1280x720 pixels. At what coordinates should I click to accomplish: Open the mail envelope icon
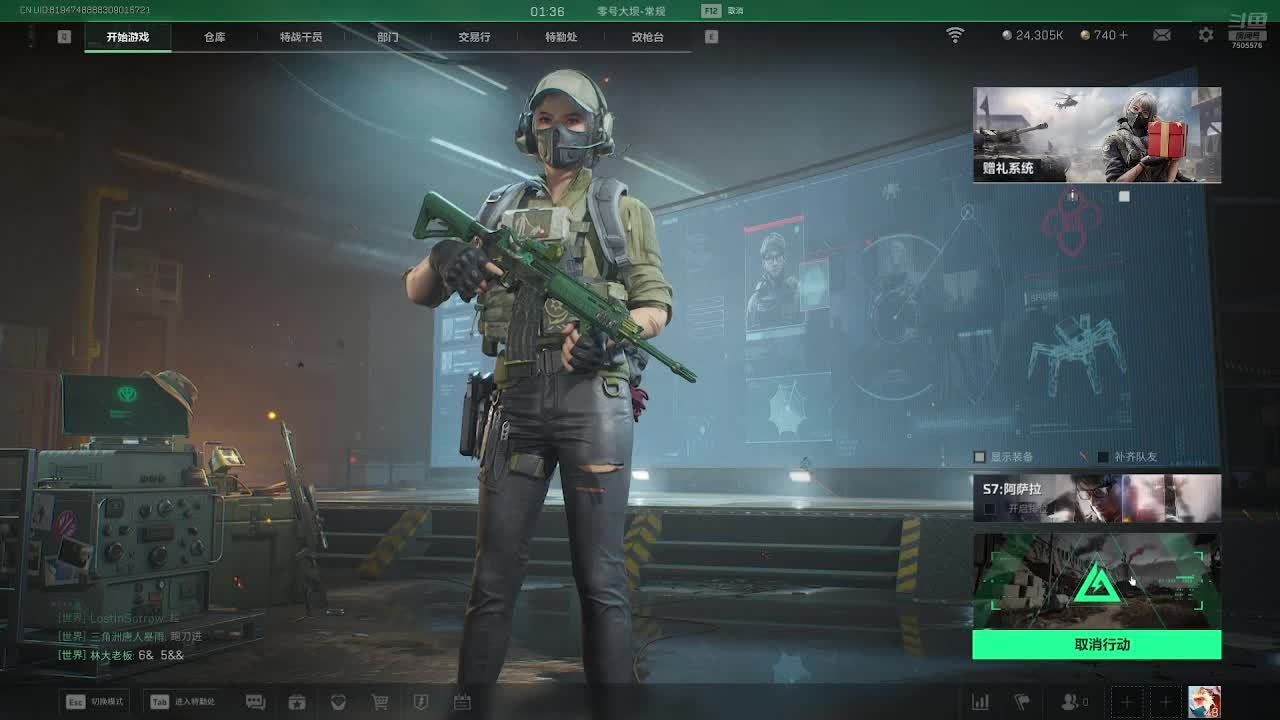click(1161, 35)
